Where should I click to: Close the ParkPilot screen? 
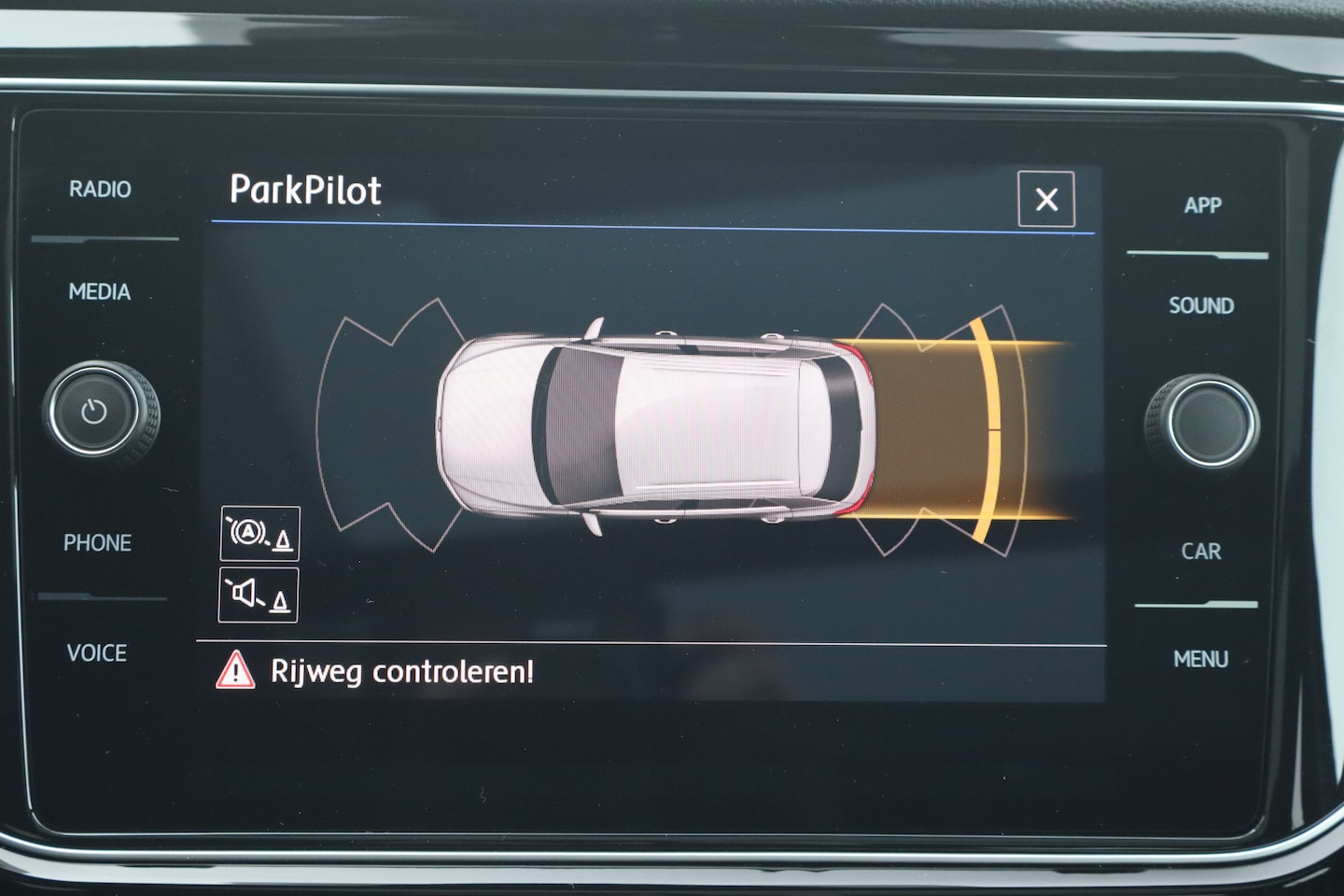(x=1045, y=199)
